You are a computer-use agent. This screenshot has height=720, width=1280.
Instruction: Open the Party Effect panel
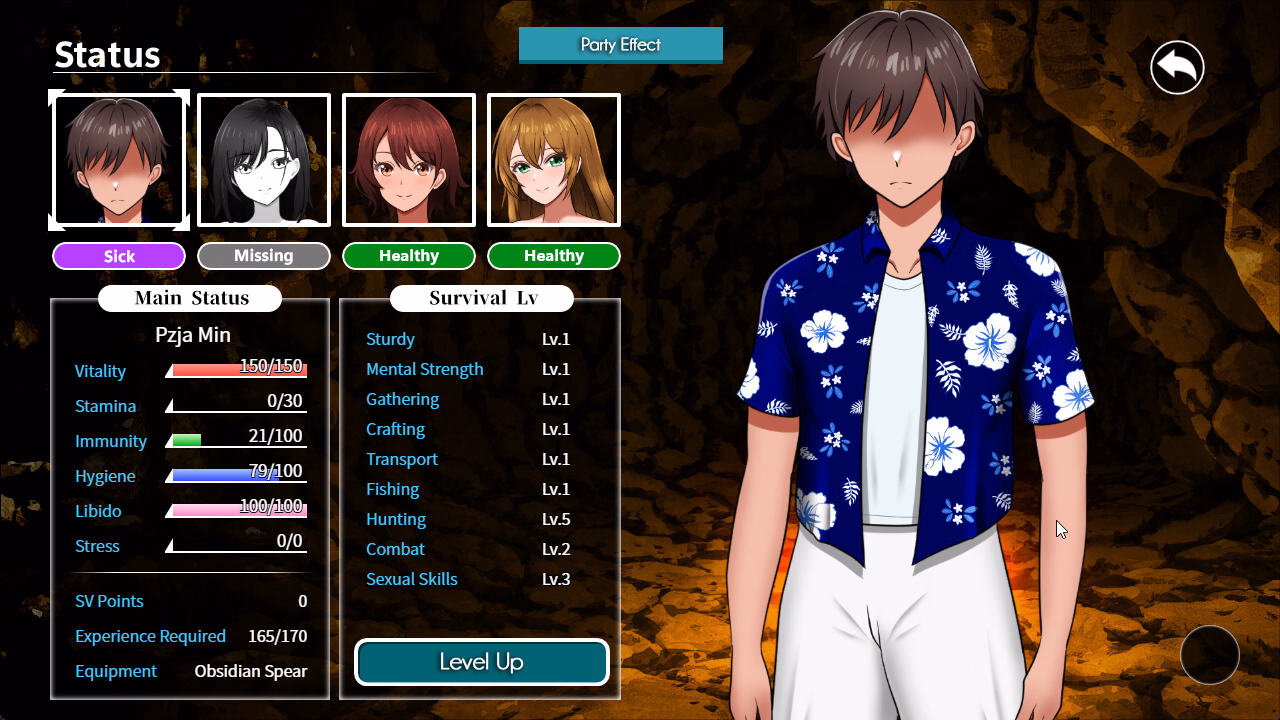pyautogui.click(x=620, y=45)
